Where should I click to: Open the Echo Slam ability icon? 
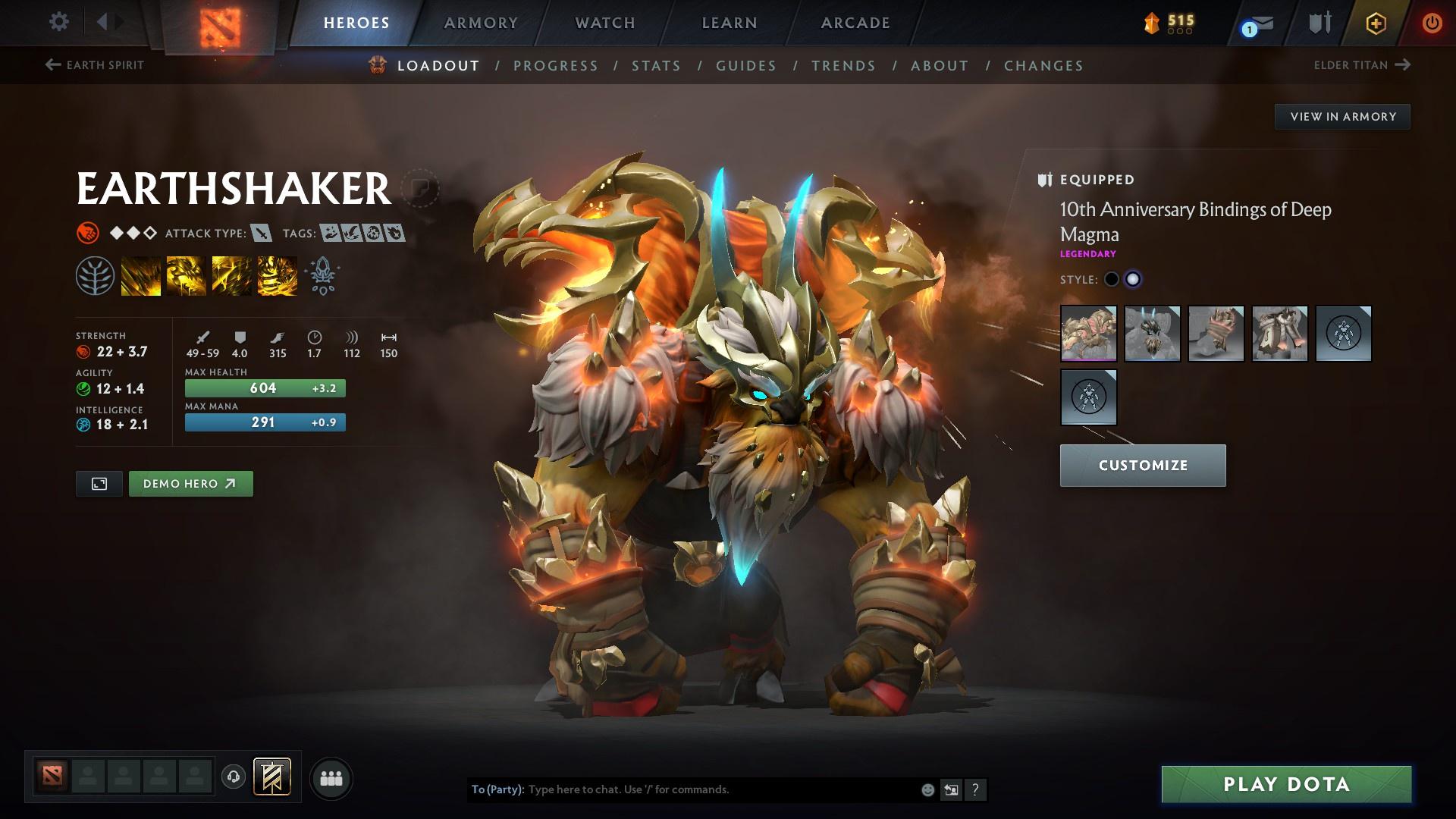pos(277,275)
